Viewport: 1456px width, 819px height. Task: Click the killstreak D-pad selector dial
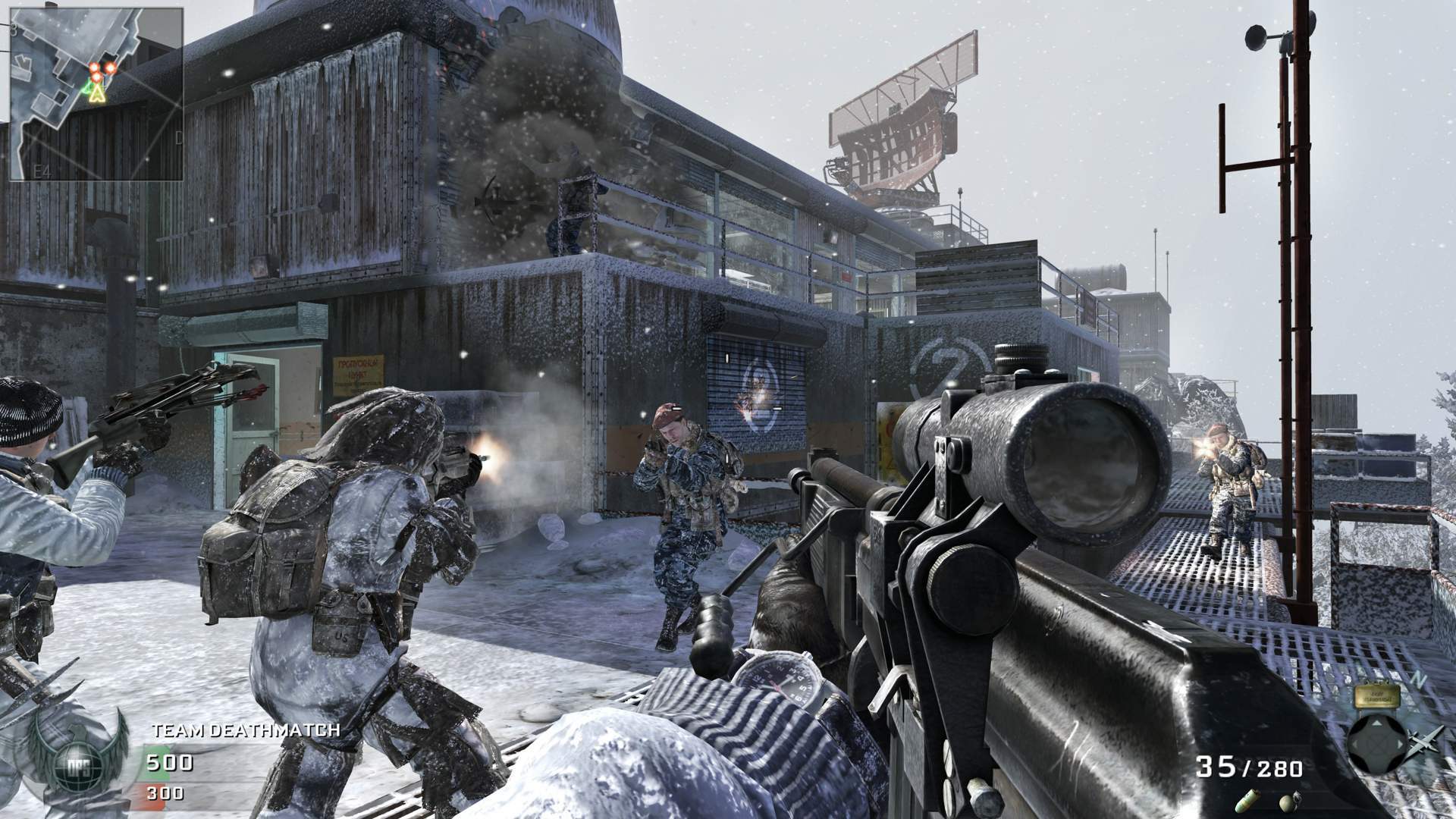1378,743
